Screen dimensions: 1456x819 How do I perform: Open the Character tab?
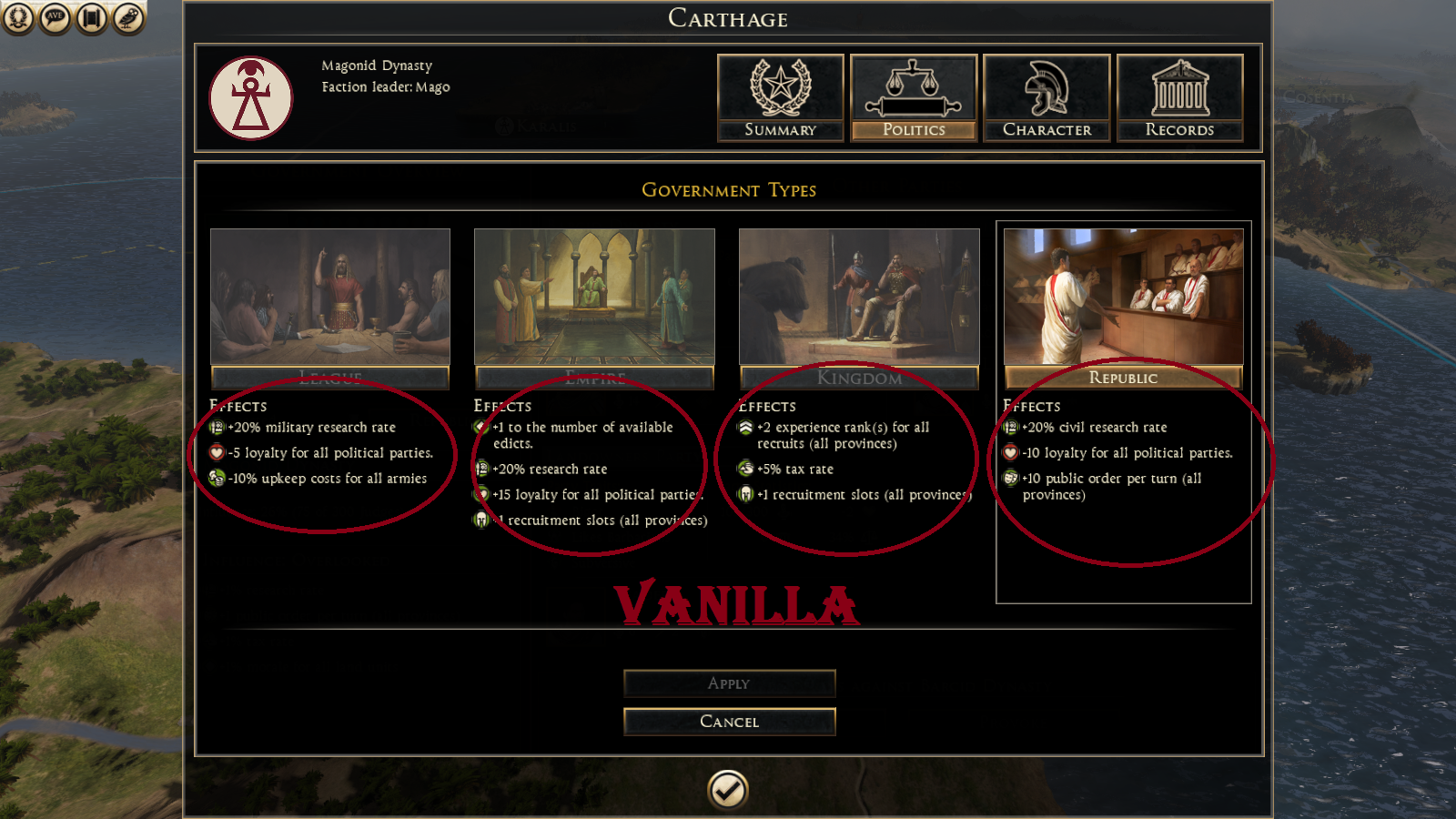(1046, 97)
